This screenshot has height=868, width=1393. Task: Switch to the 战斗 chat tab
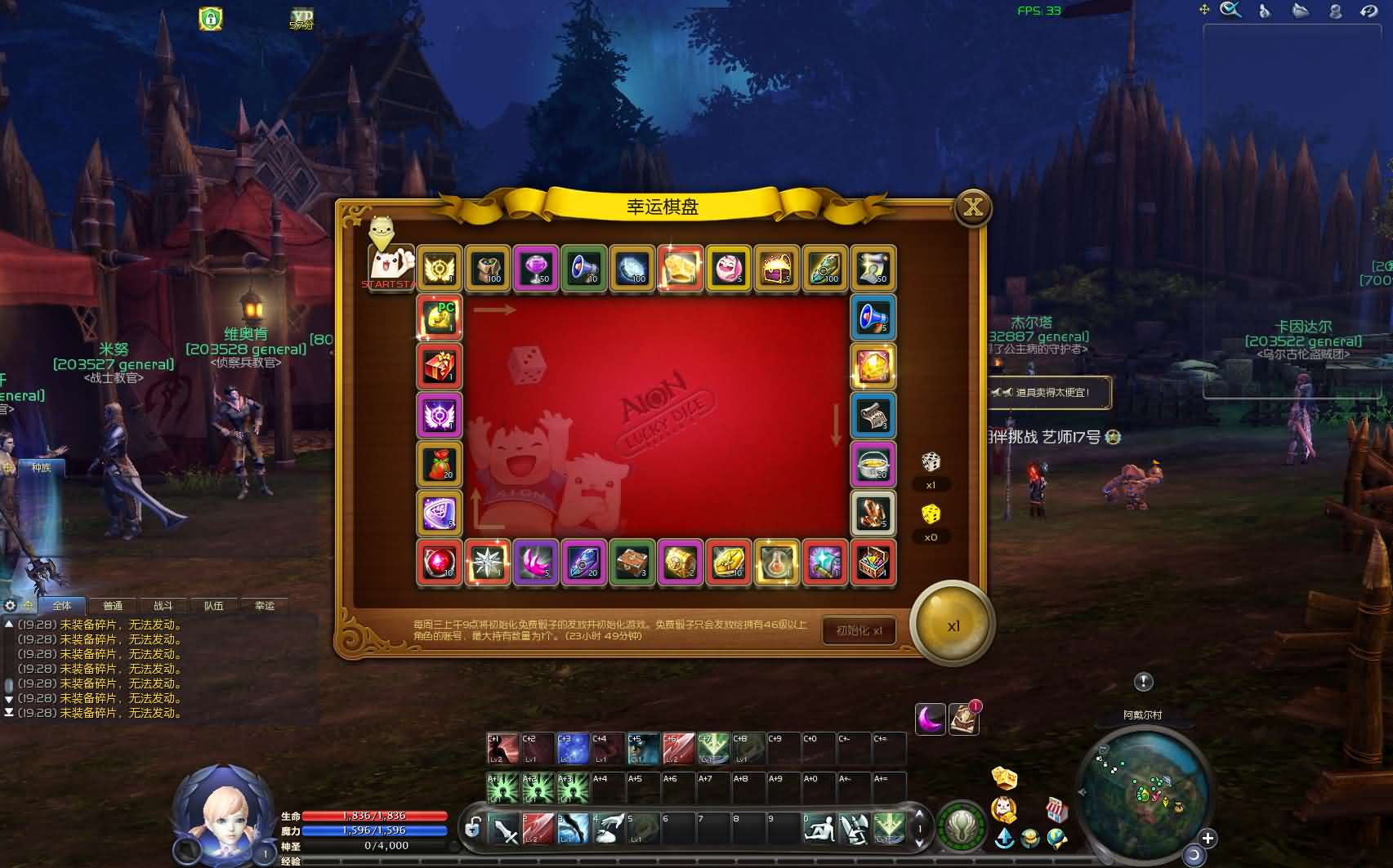[x=163, y=606]
